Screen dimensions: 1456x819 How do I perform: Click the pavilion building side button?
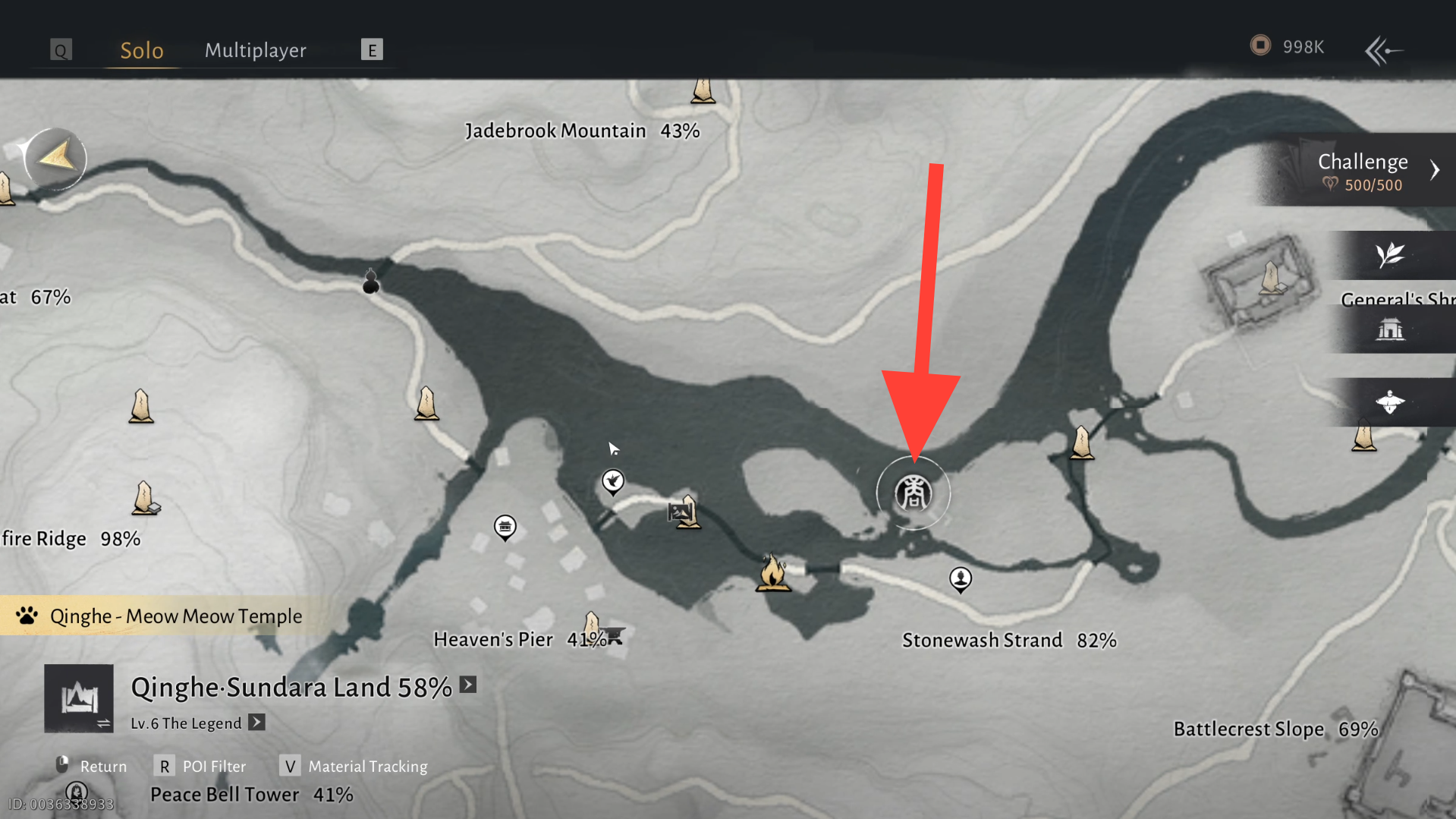(1390, 329)
